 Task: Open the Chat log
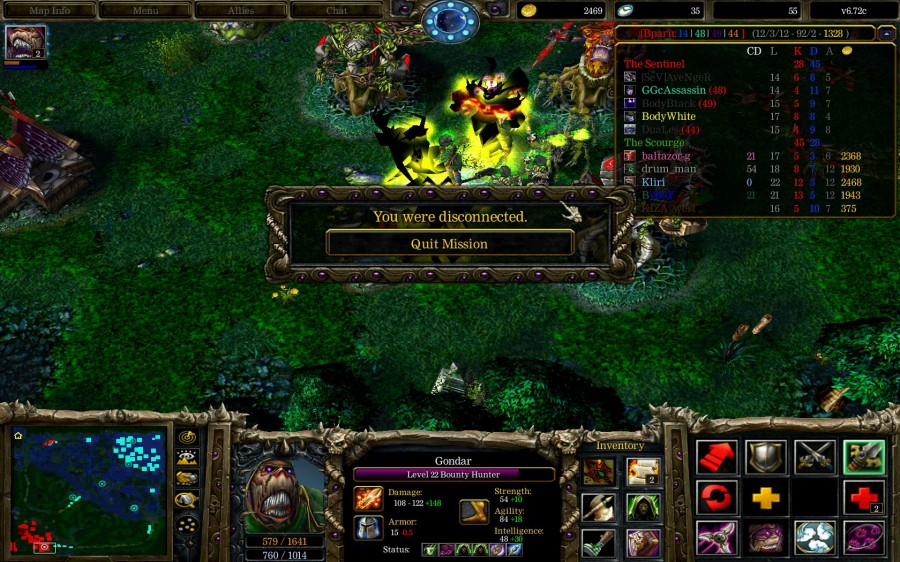pos(337,10)
